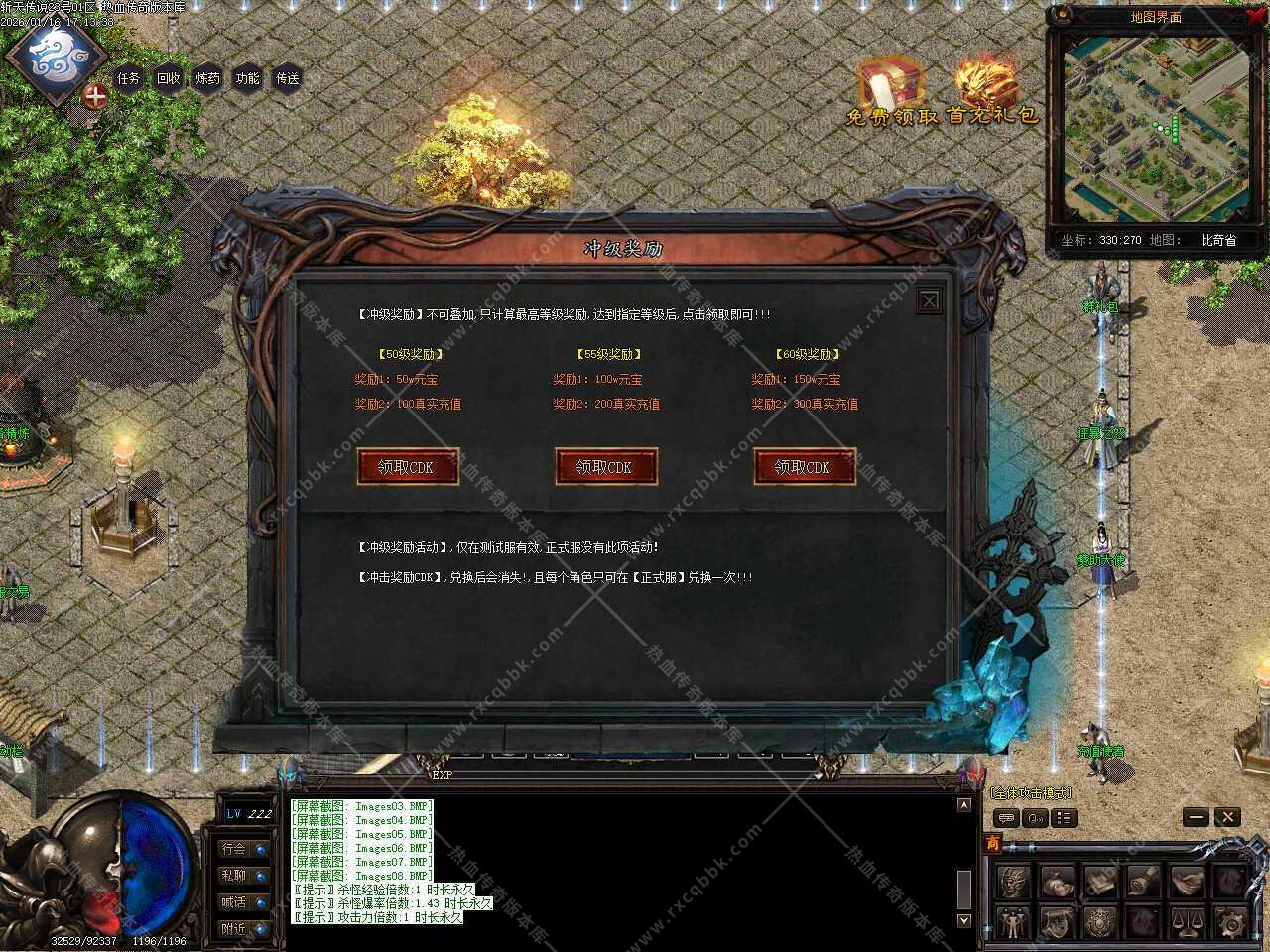Screen dimensions: 1270x952
Task: Open the 传送 teleport menu
Action: tap(288, 78)
